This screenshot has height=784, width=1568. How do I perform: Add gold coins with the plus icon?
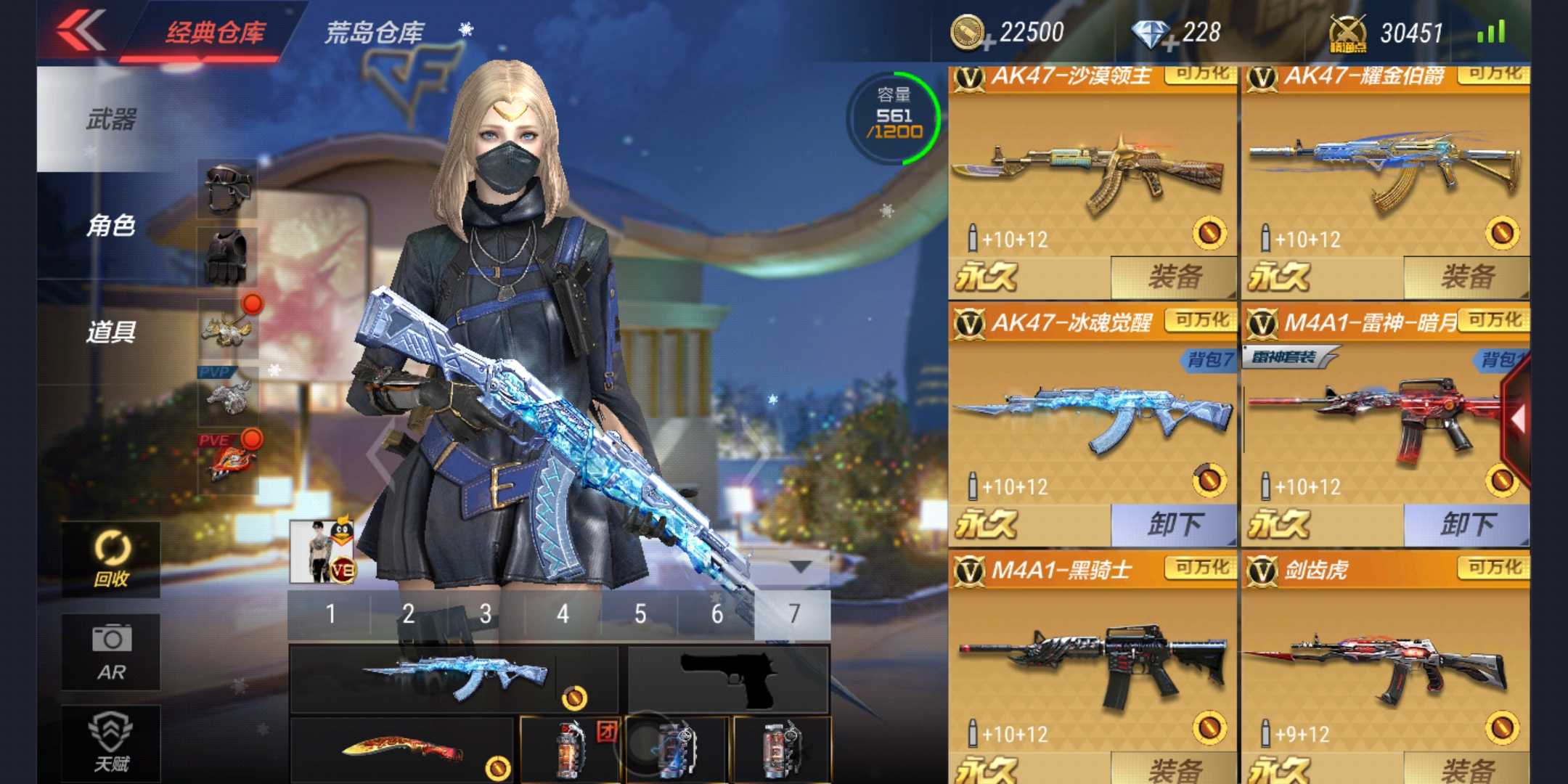pyautogui.click(x=987, y=45)
